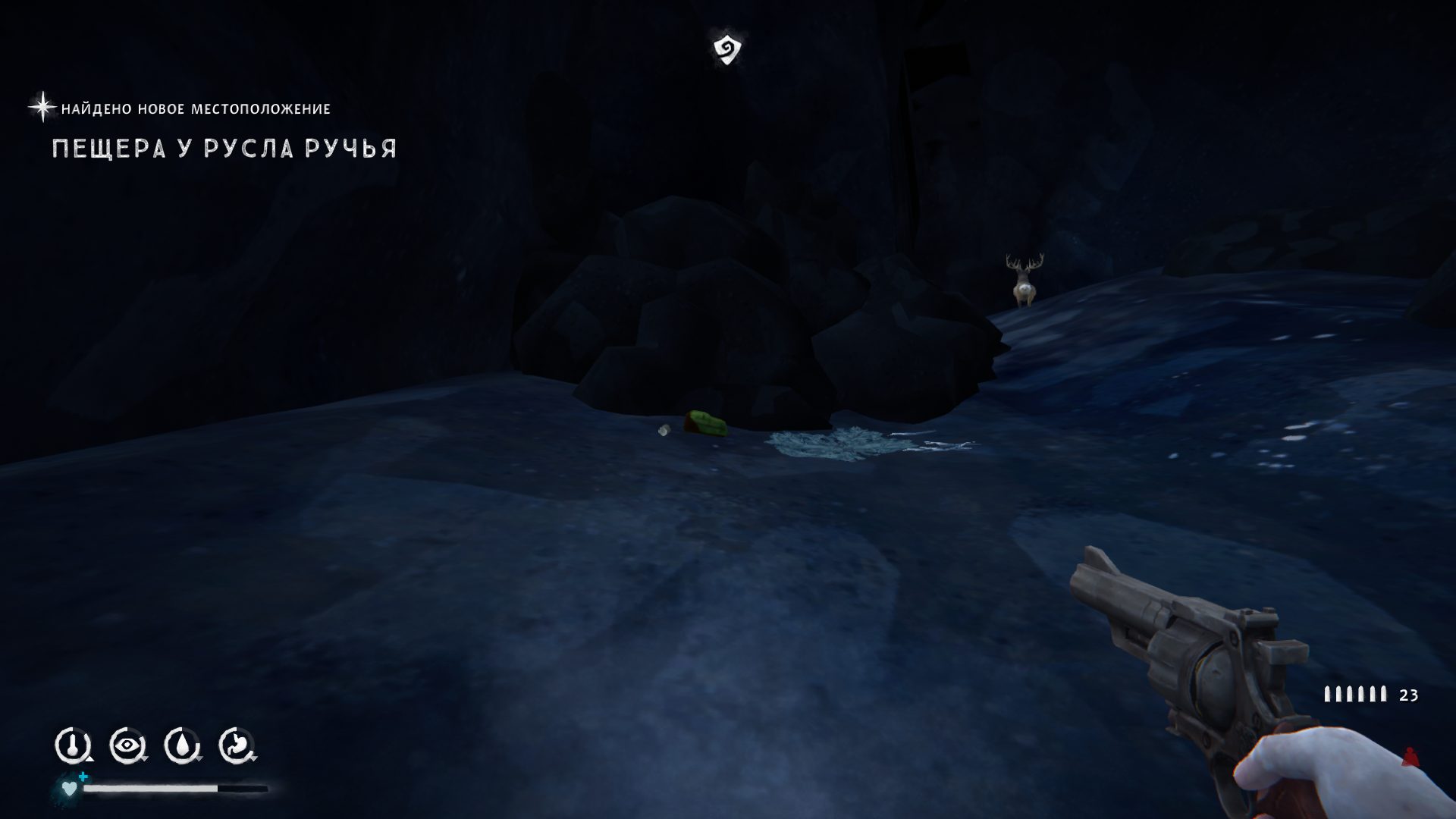Select the fatigue eye status icon
The height and width of the screenshot is (819, 1456).
(127, 745)
